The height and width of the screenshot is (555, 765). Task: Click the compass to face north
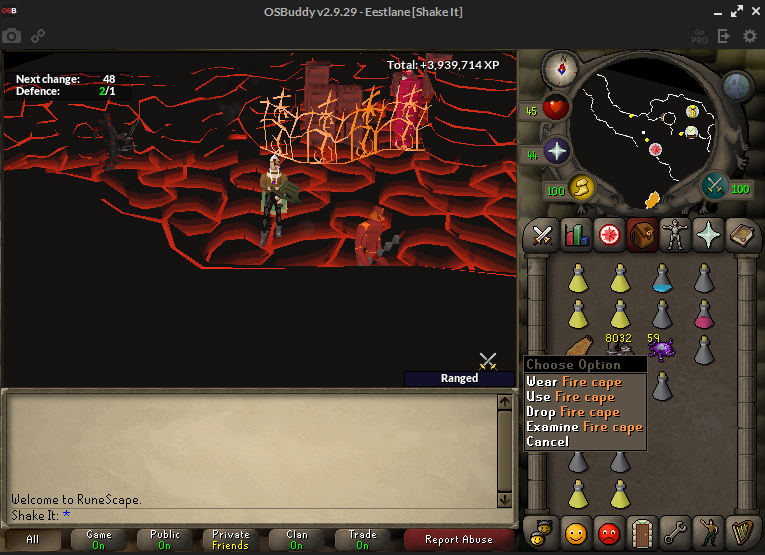pos(559,69)
